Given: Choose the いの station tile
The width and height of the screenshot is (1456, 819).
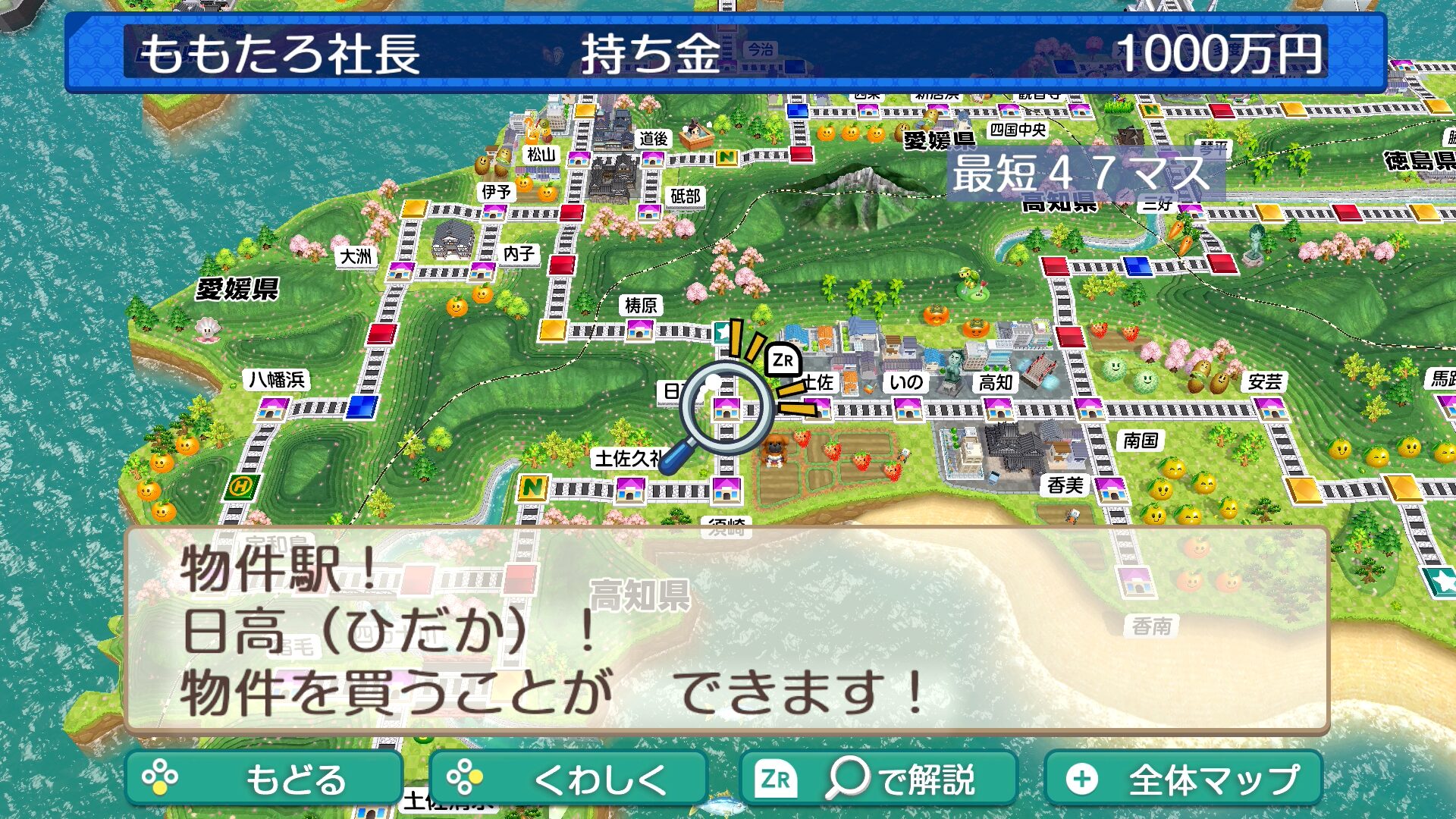Looking at the screenshot, I should coord(908,409).
